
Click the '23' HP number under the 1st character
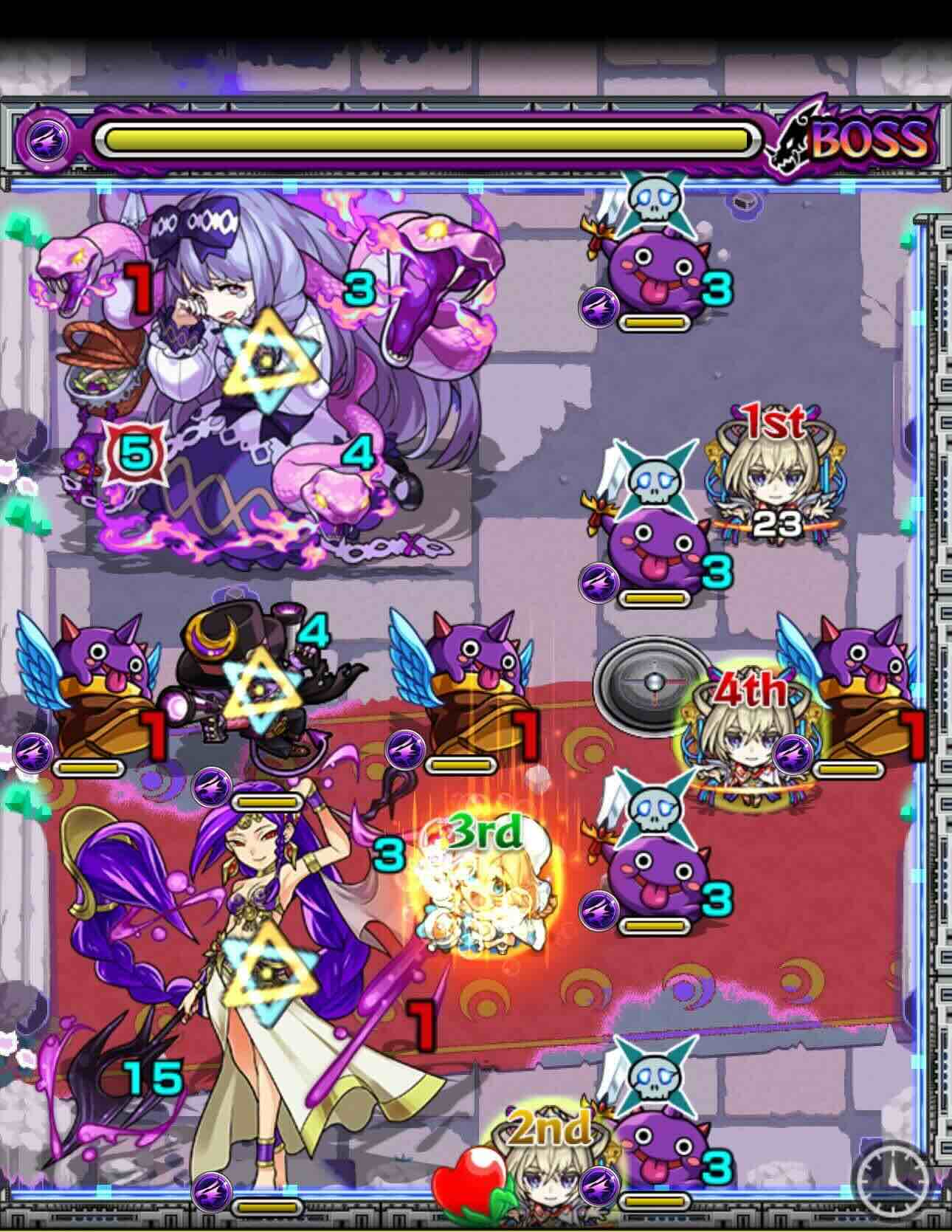point(776,522)
